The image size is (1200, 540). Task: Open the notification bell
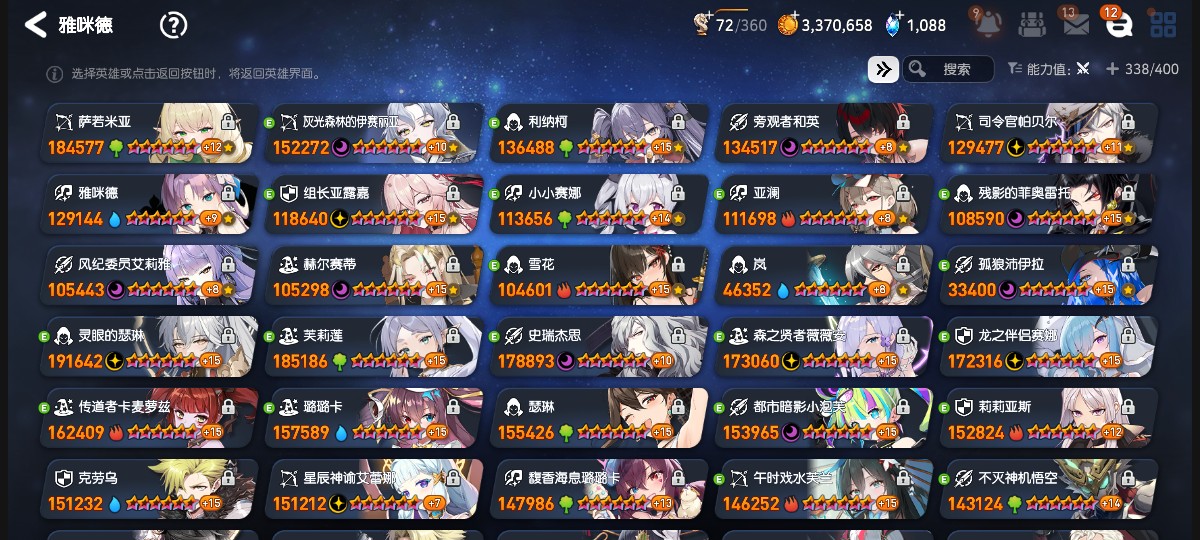[x=985, y=25]
